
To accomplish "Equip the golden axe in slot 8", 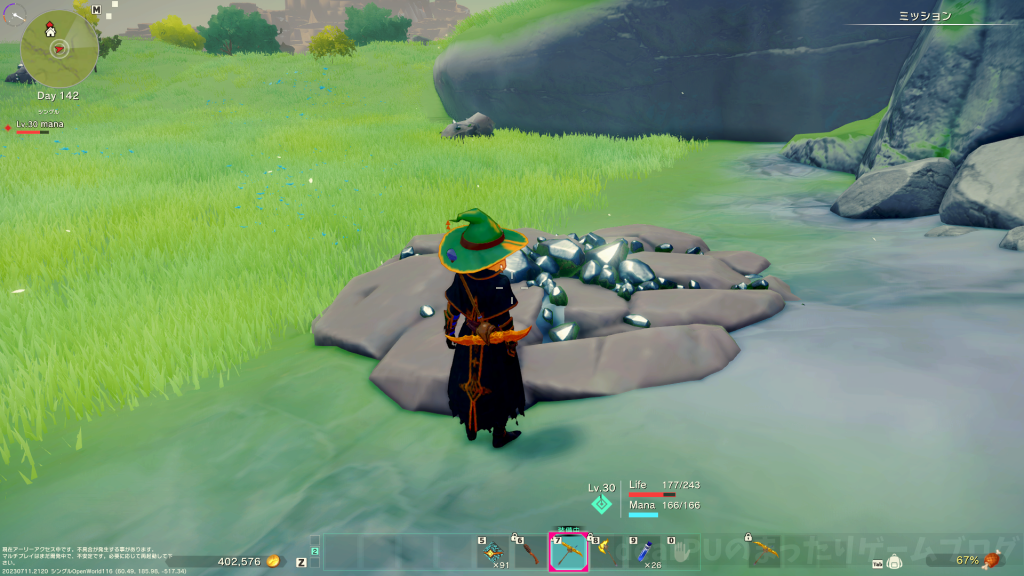I will tap(607, 552).
